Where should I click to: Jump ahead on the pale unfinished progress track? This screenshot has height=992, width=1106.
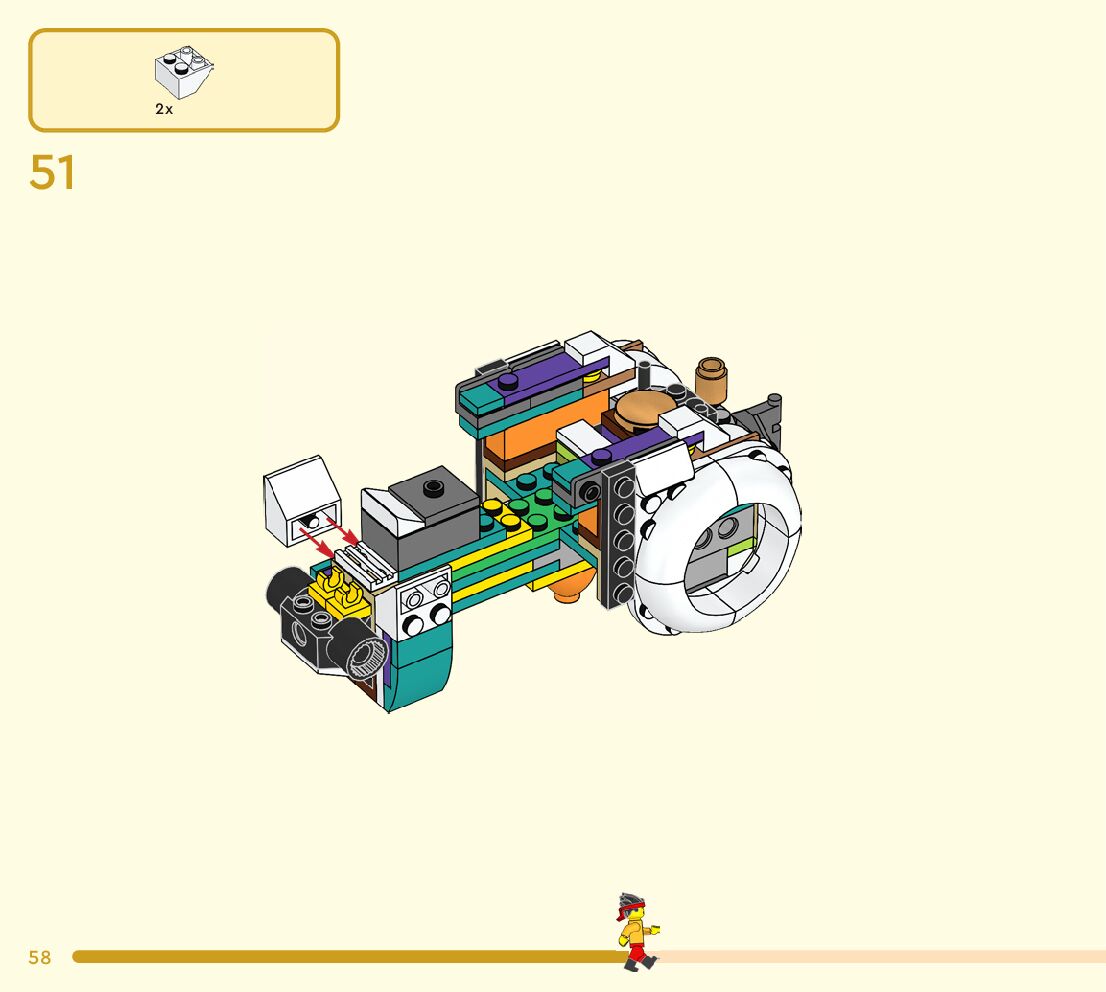coord(880,957)
